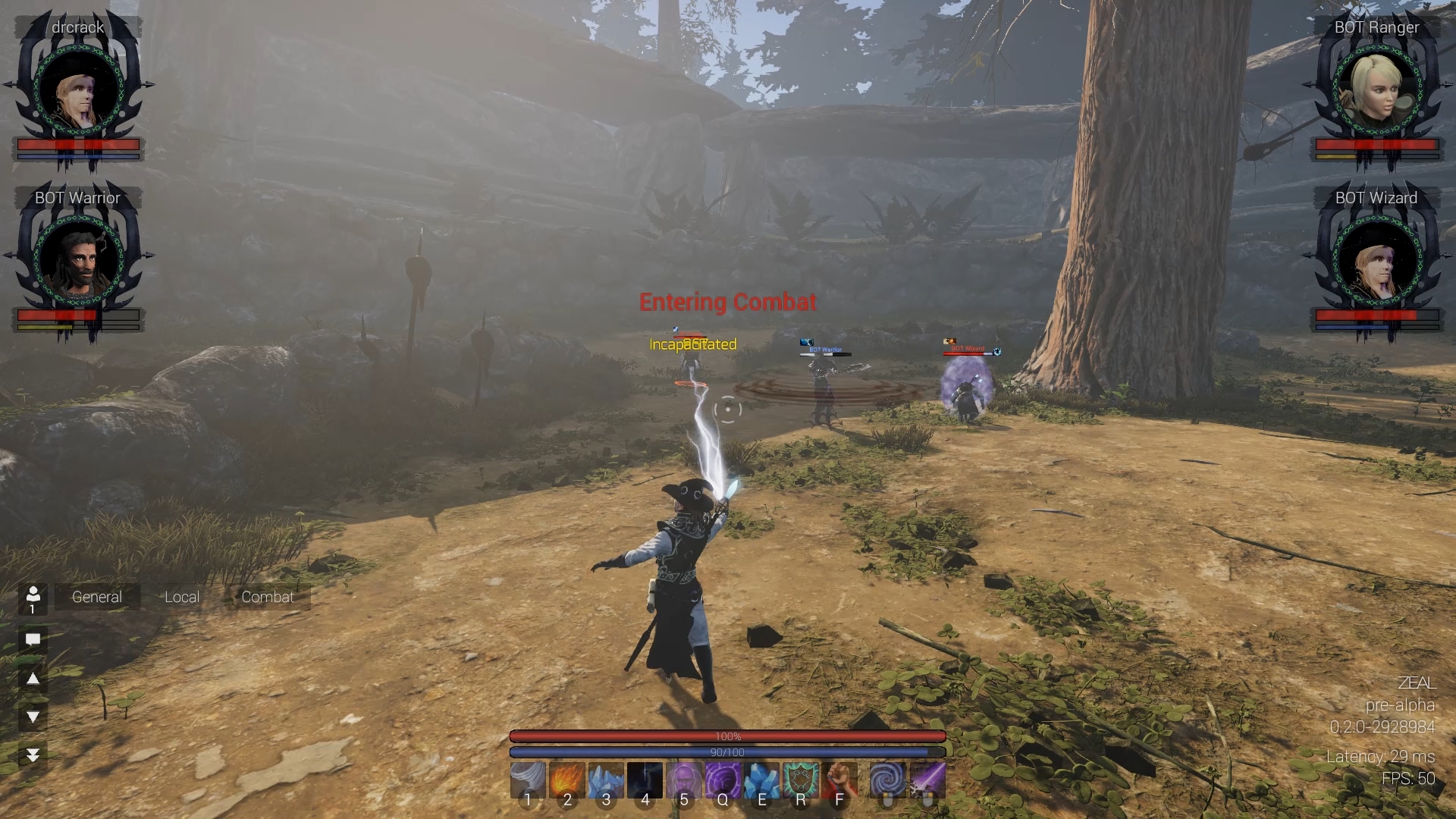Use the fist ability bound to F

[x=839, y=780]
